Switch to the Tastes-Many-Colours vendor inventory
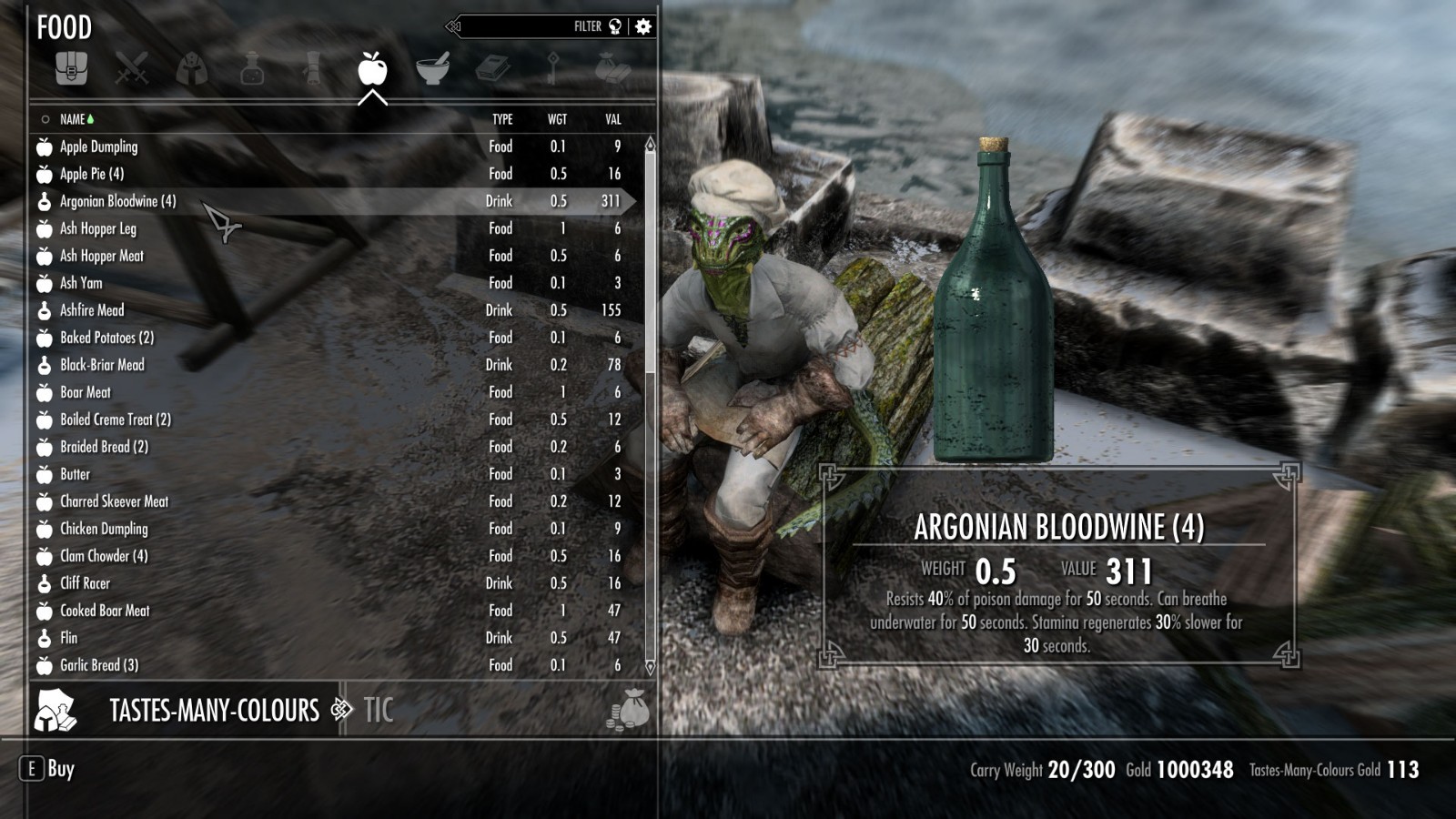The width and height of the screenshot is (1456, 819). (214, 711)
